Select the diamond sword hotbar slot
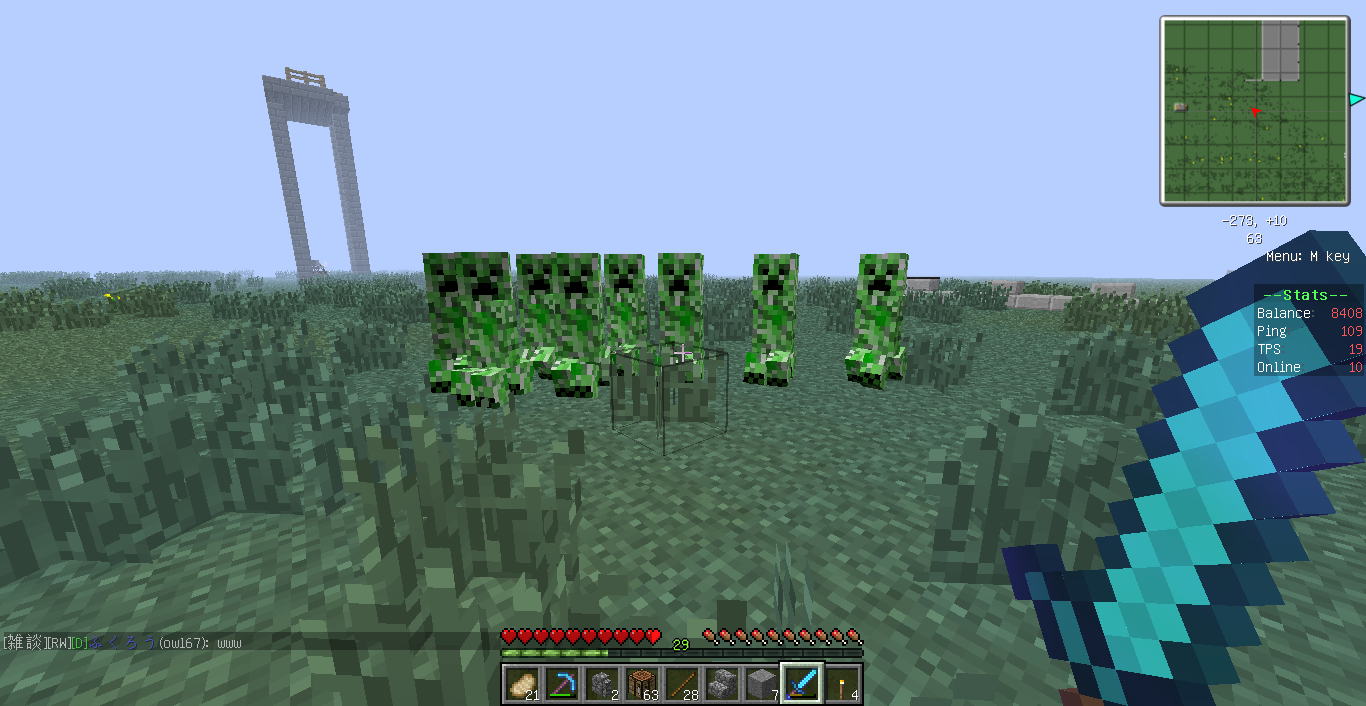The image size is (1366, 706). [x=802, y=684]
